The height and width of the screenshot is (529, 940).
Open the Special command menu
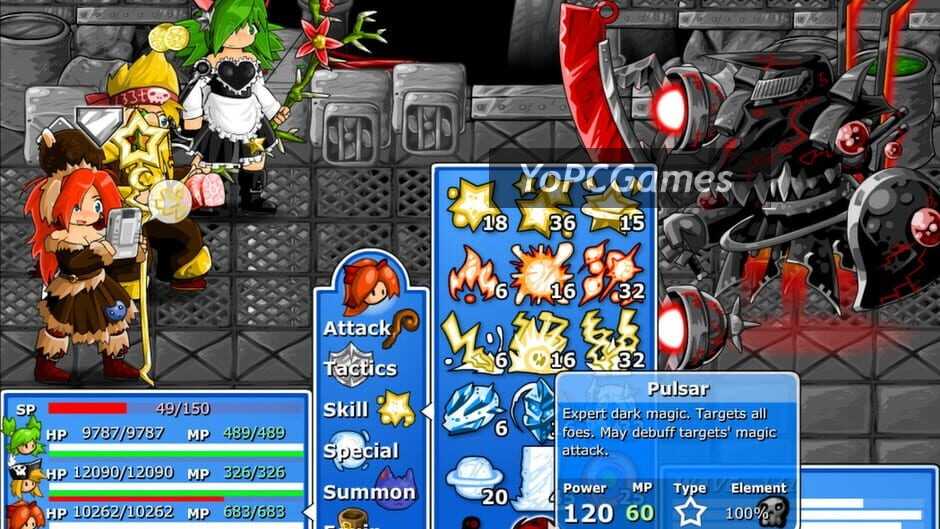[x=362, y=450]
